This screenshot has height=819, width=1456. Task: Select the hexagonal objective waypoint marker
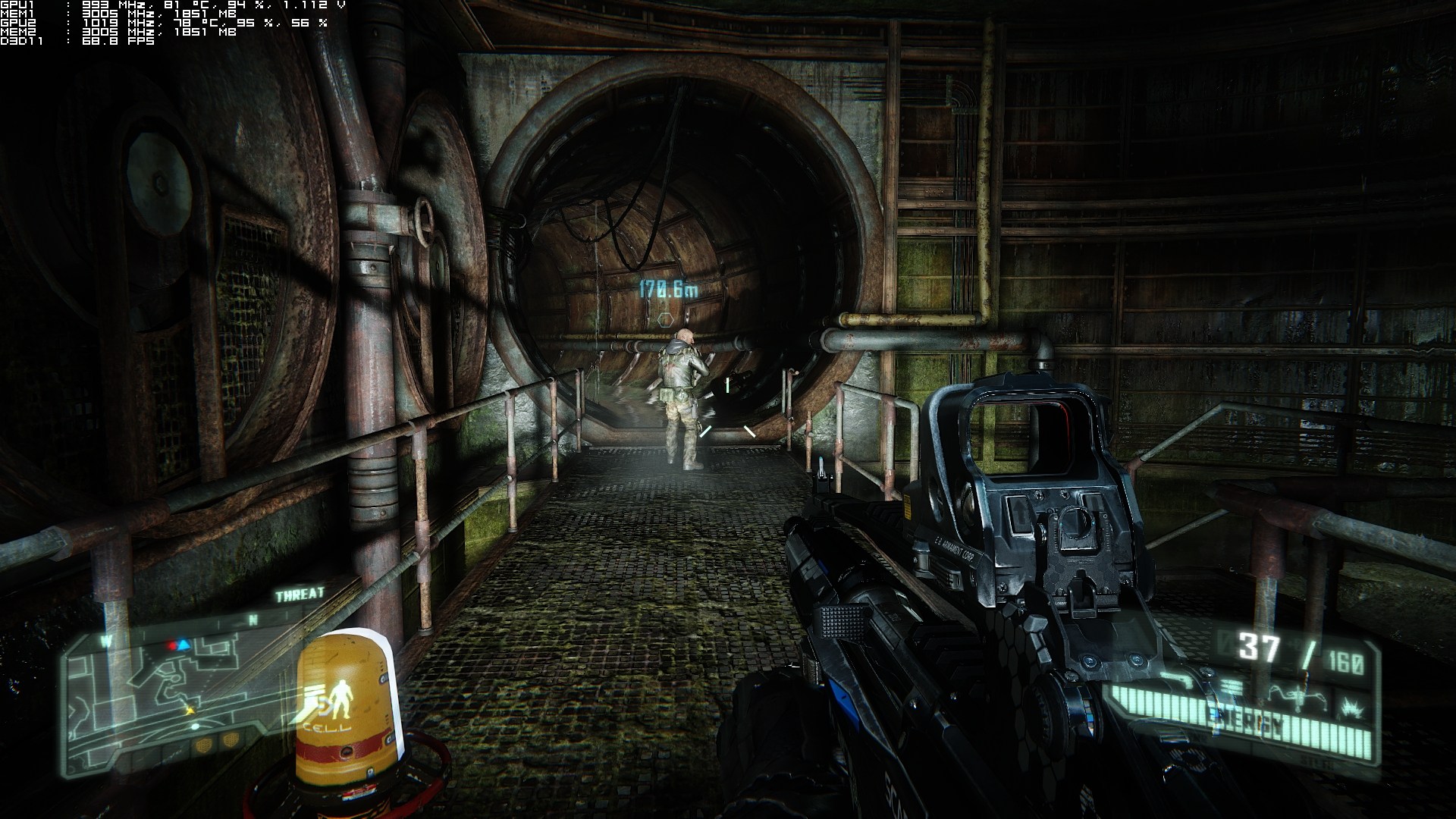[664, 318]
